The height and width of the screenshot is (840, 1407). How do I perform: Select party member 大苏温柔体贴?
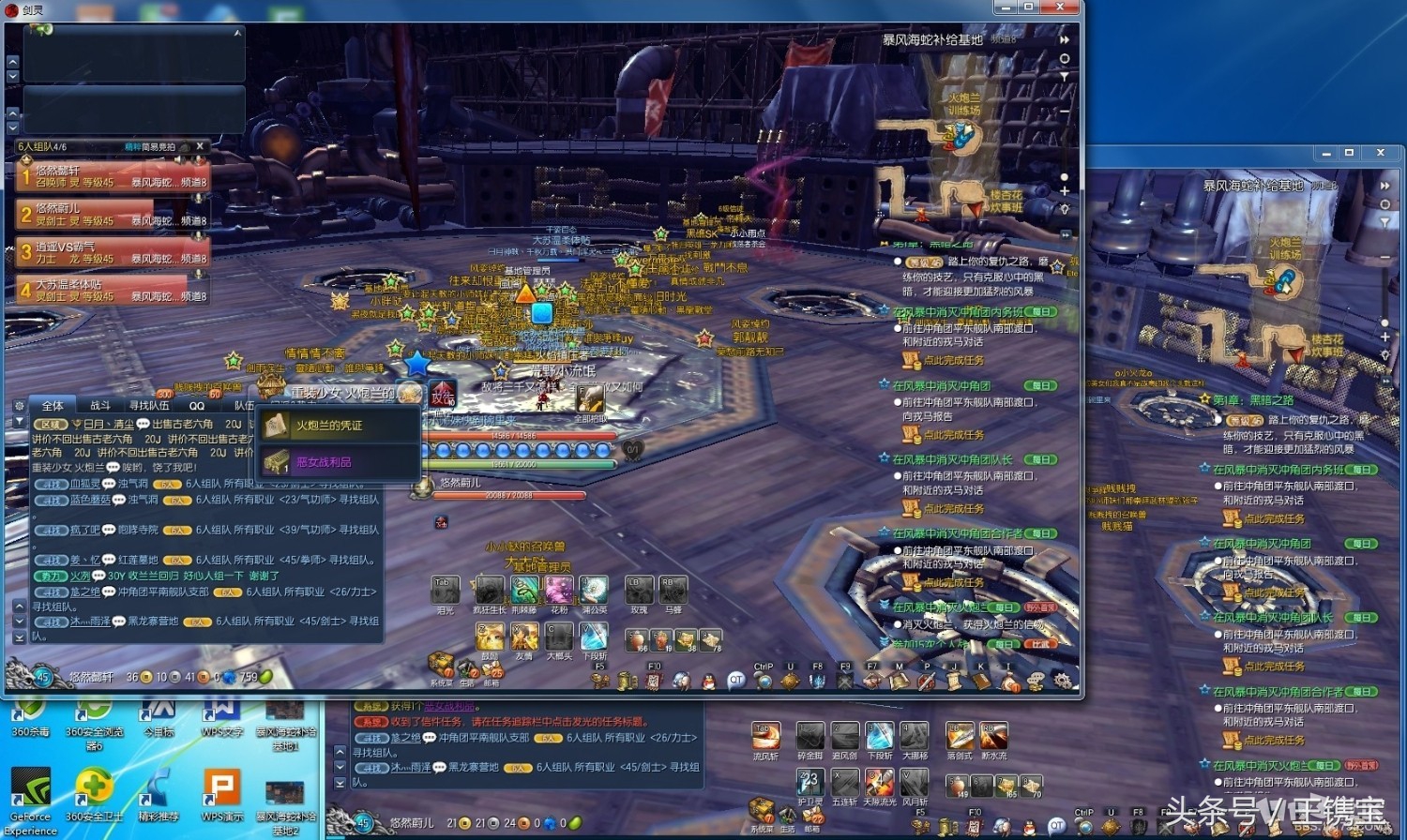pyautogui.click(x=112, y=290)
